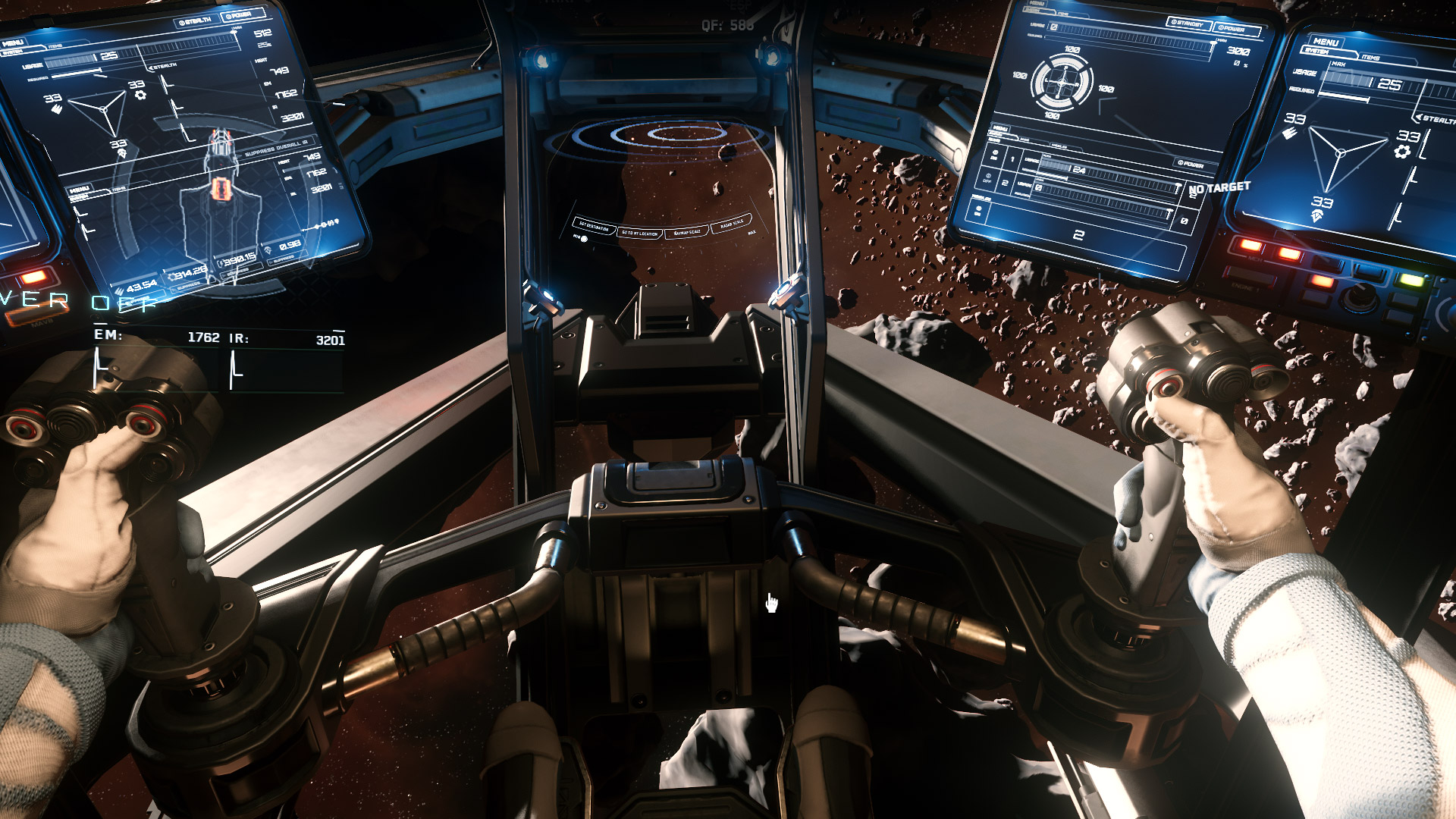Click the shield facing allocation ring
Screen dimensions: 1456x819
click(x=1062, y=81)
